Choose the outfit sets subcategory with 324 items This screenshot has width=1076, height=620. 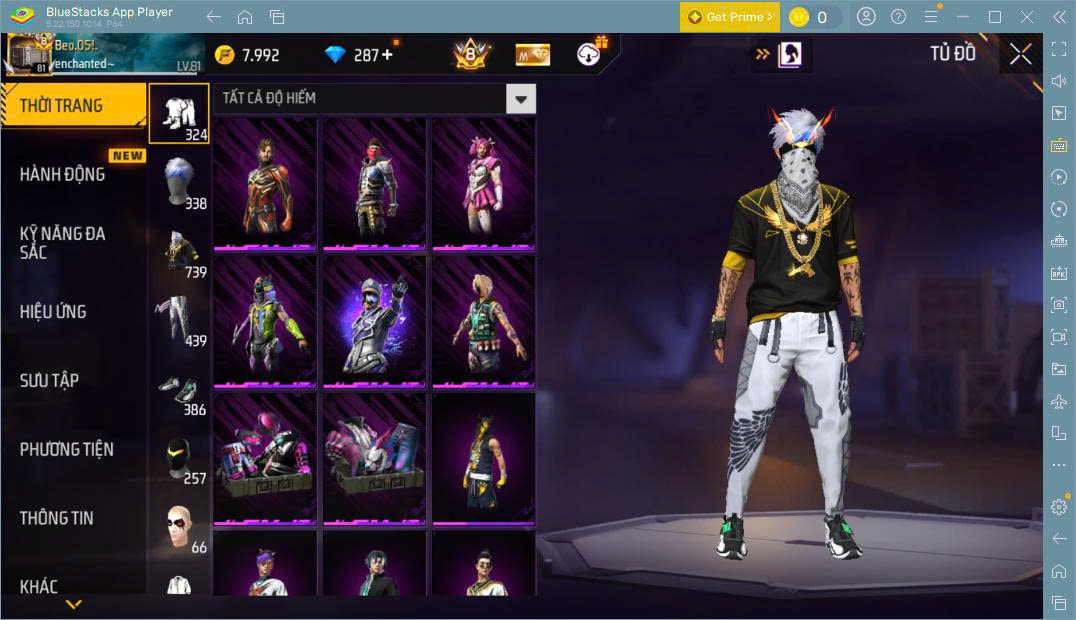click(180, 113)
